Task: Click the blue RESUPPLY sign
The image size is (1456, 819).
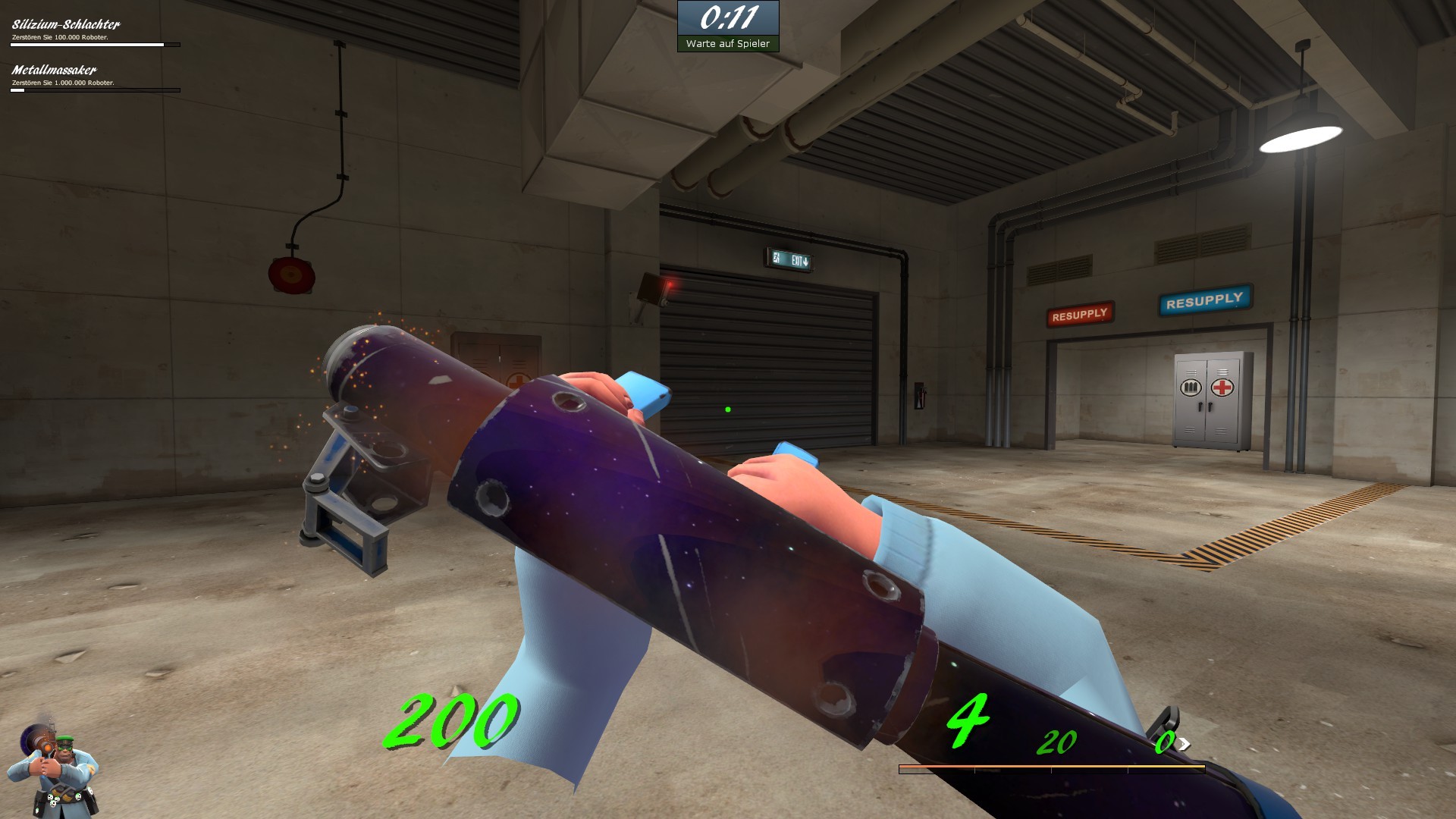Action: coord(1203,300)
